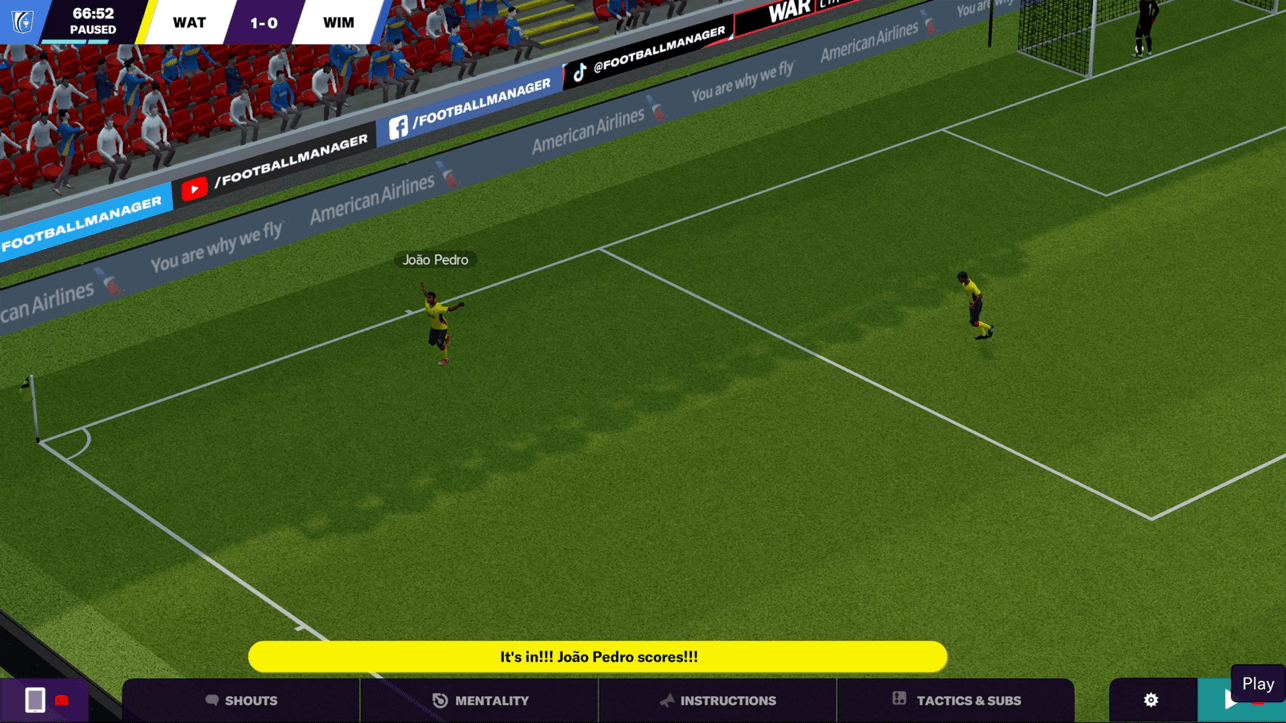The width and height of the screenshot is (1286, 723).
Task: Open match settings gear icon
Action: pos(1151,700)
